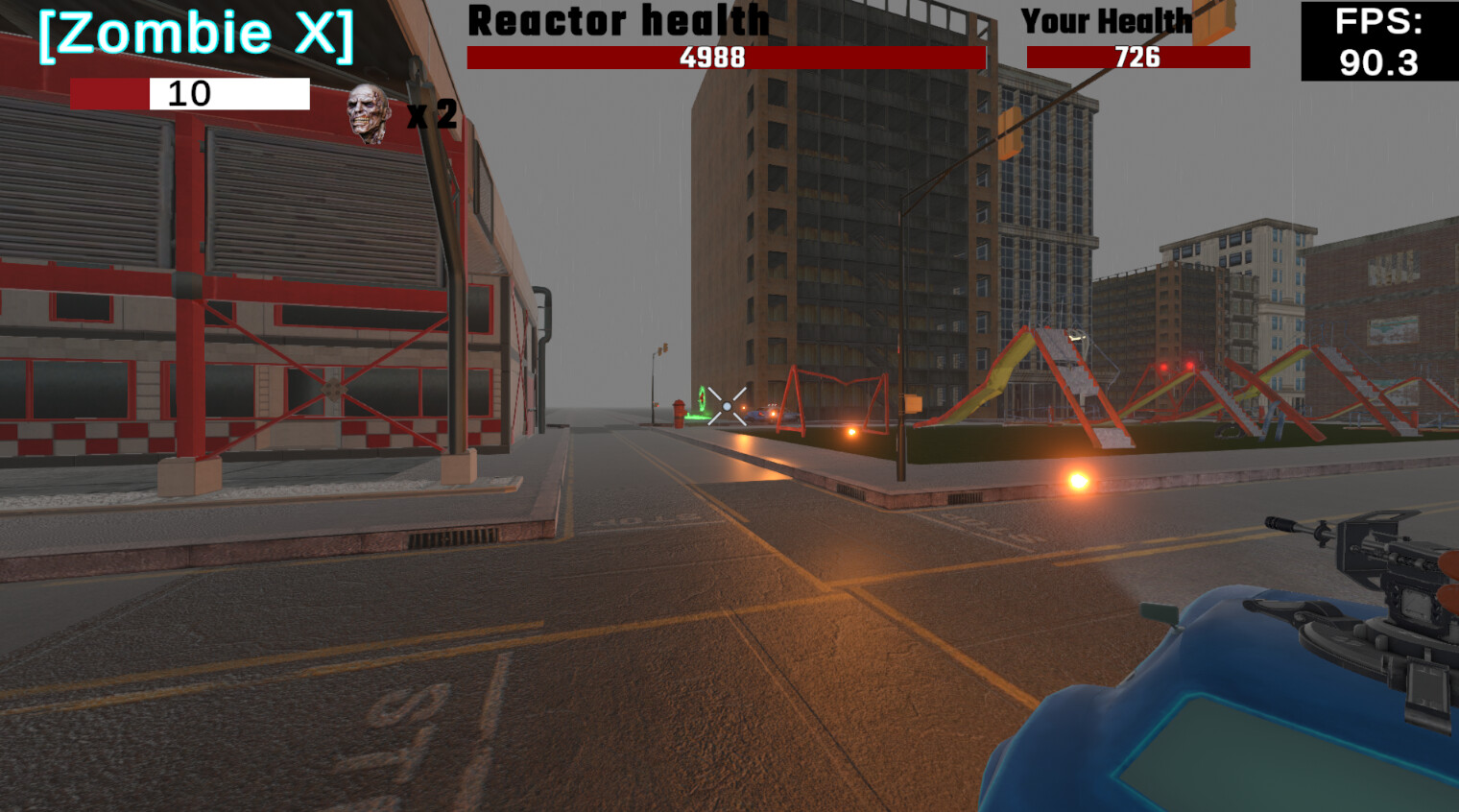This screenshot has width=1459, height=812.
Task: Click the red traffic light near the playground
Action: tap(1162, 368)
